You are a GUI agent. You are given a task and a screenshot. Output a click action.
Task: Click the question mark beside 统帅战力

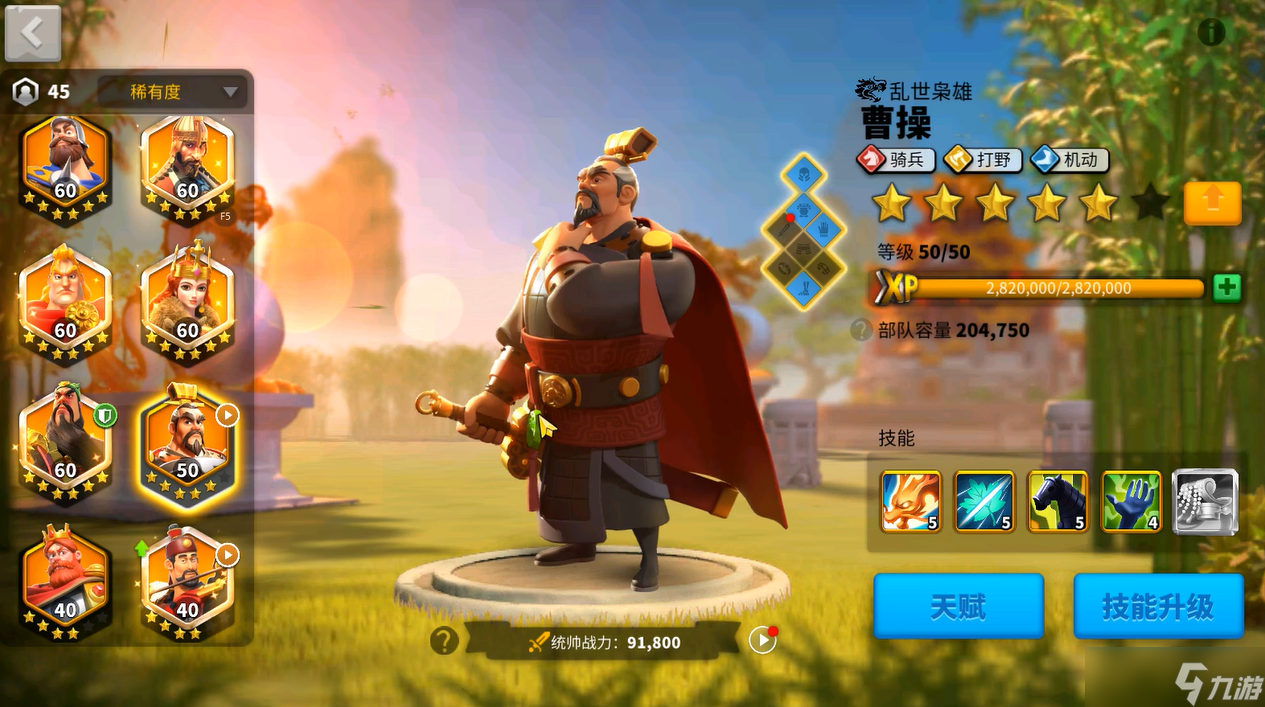coord(444,641)
